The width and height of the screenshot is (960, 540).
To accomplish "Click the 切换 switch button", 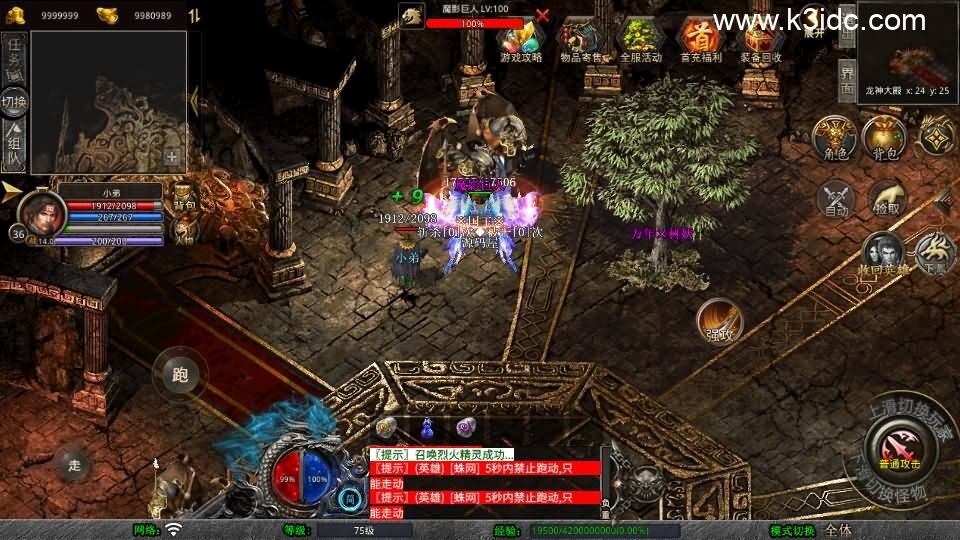I will pyautogui.click(x=14, y=102).
